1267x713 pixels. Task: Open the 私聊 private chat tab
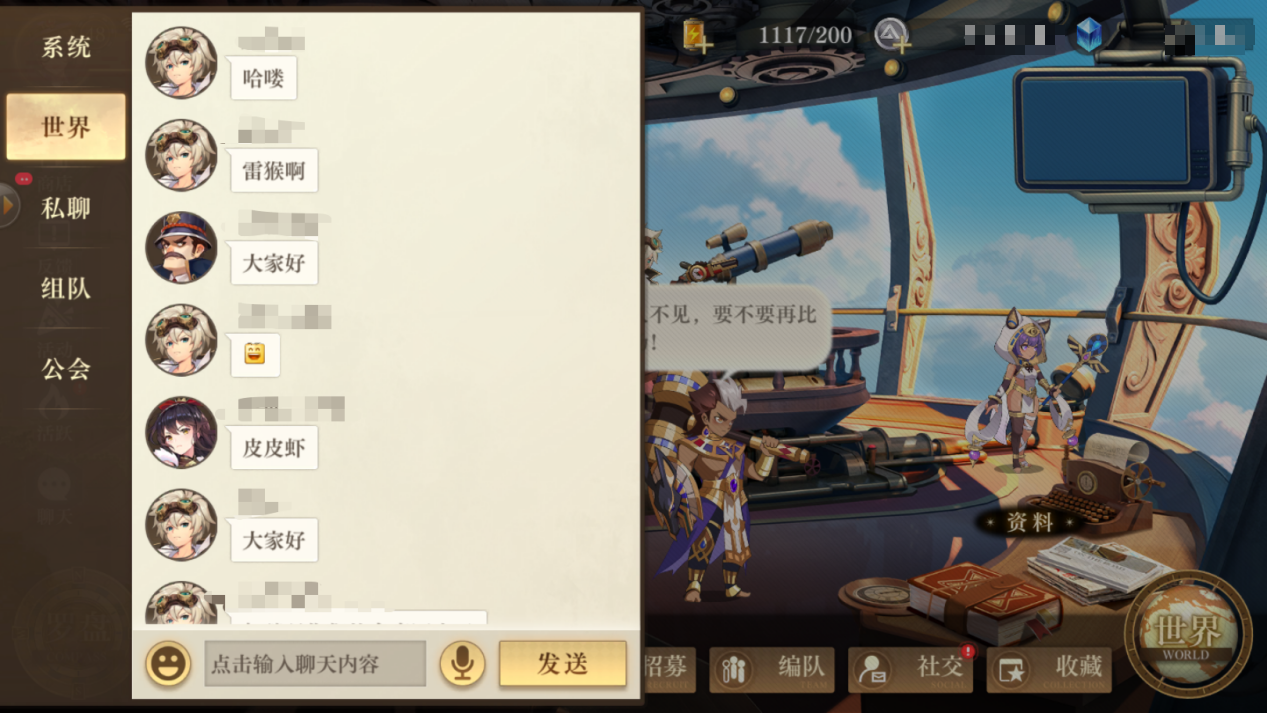tap(66, 208)
